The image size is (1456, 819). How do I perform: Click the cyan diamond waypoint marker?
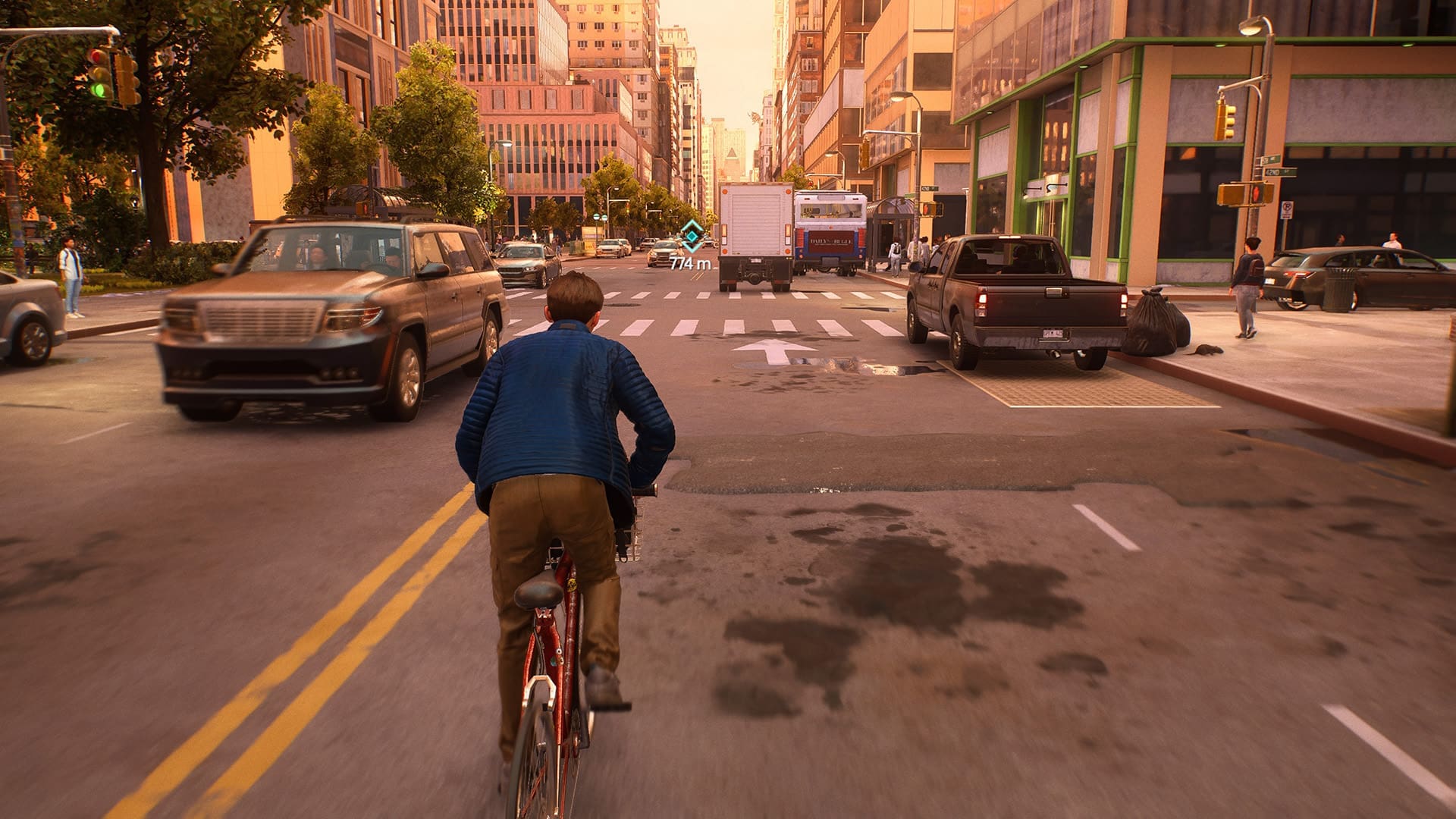[691, 237]
